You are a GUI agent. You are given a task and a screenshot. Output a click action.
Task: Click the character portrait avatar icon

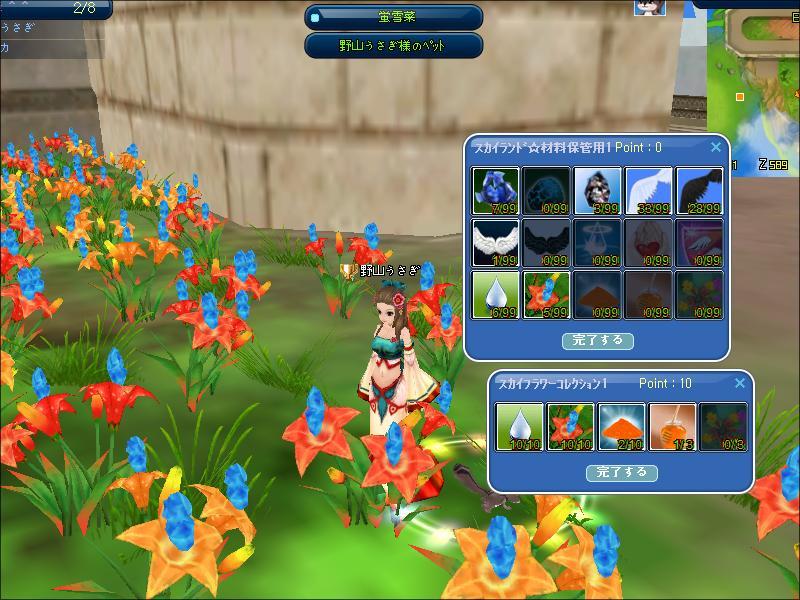point(650,8)
